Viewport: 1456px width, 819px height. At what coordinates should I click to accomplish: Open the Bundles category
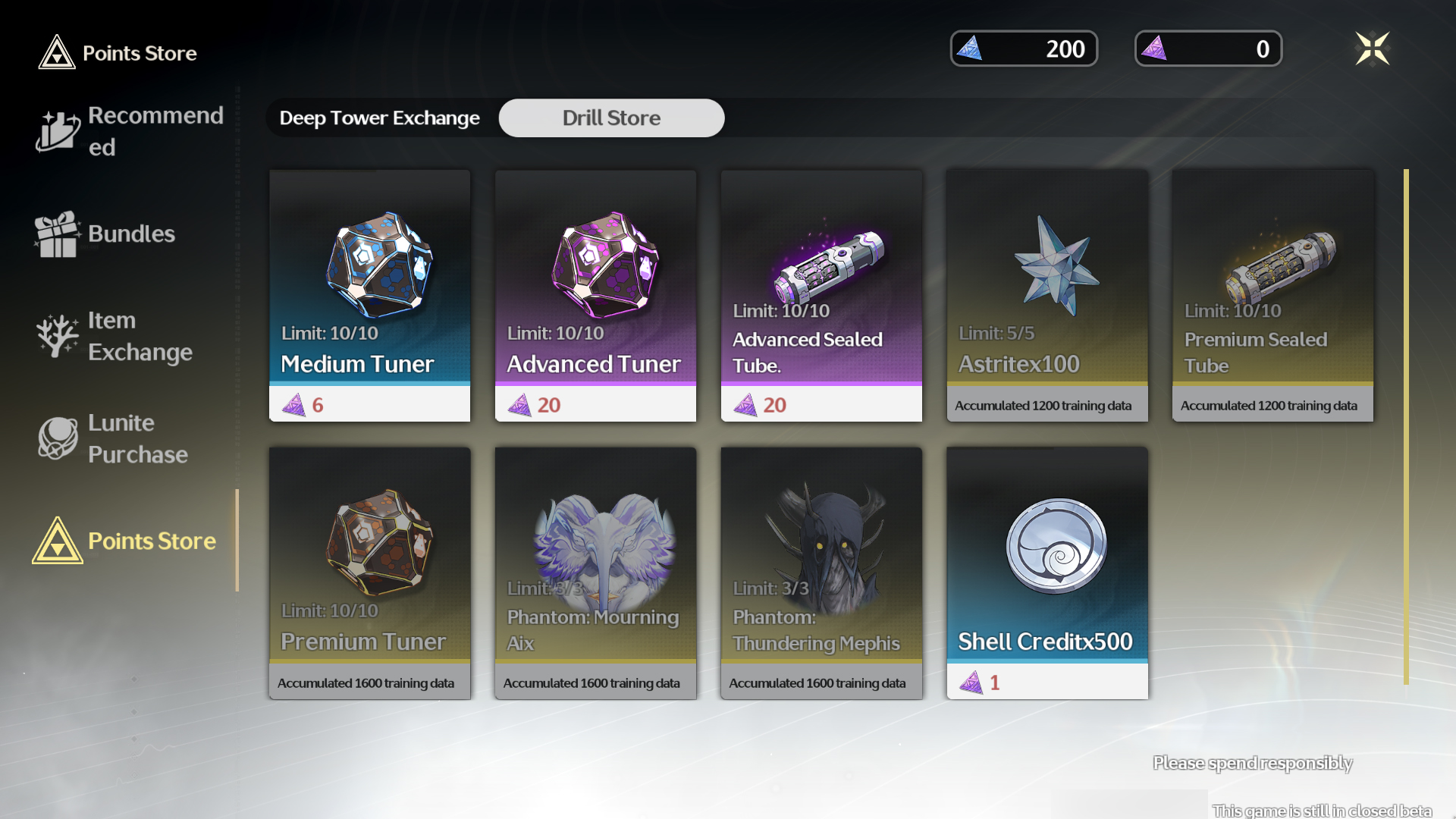[x=106, y=234]
